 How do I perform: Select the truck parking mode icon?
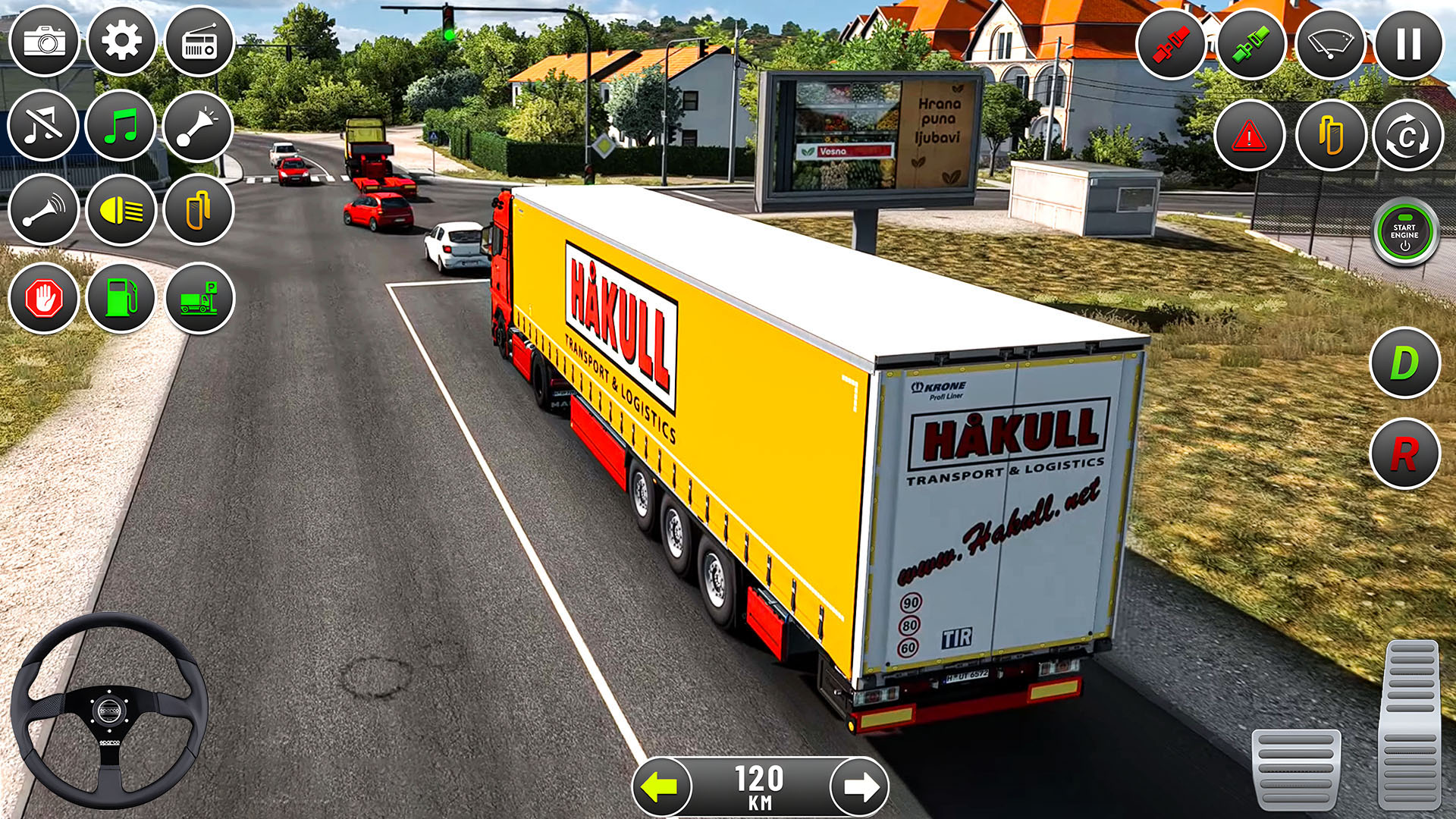pos(199,298)
